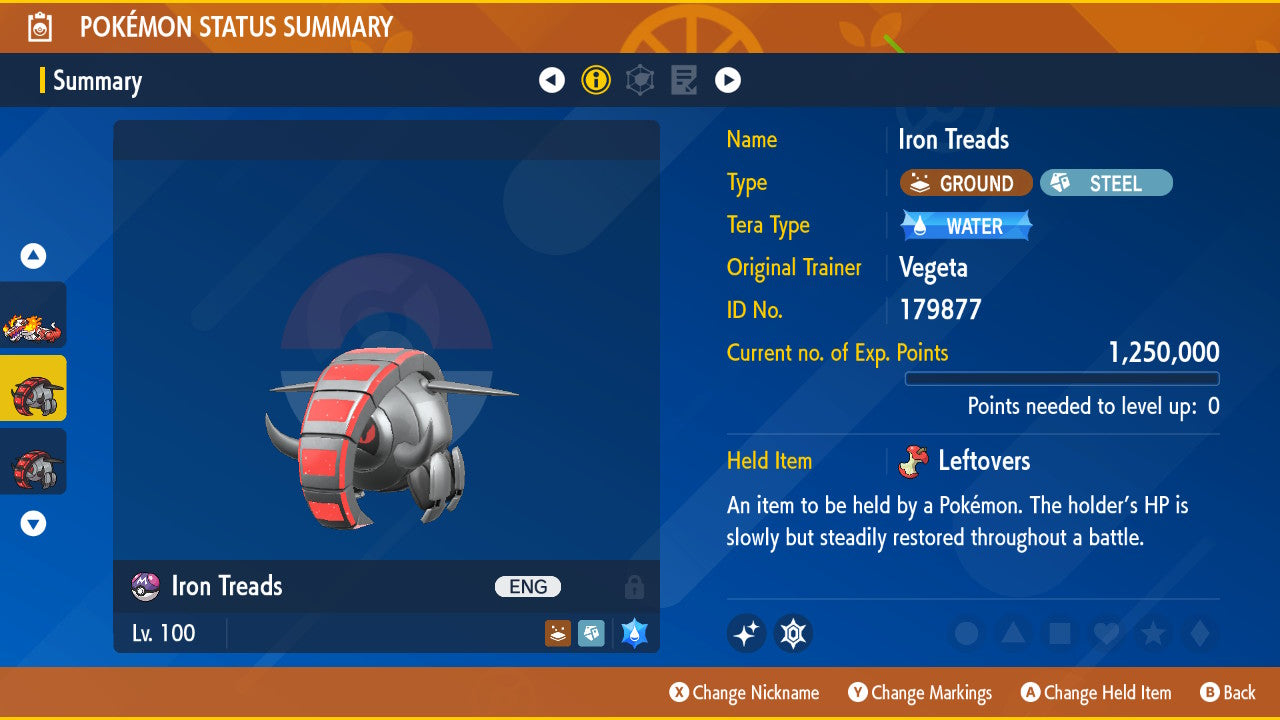Choose the unhighlighted Iron Treads below
The height and width of the screenshot is (720, 1280).
click(x=34, y=461)
